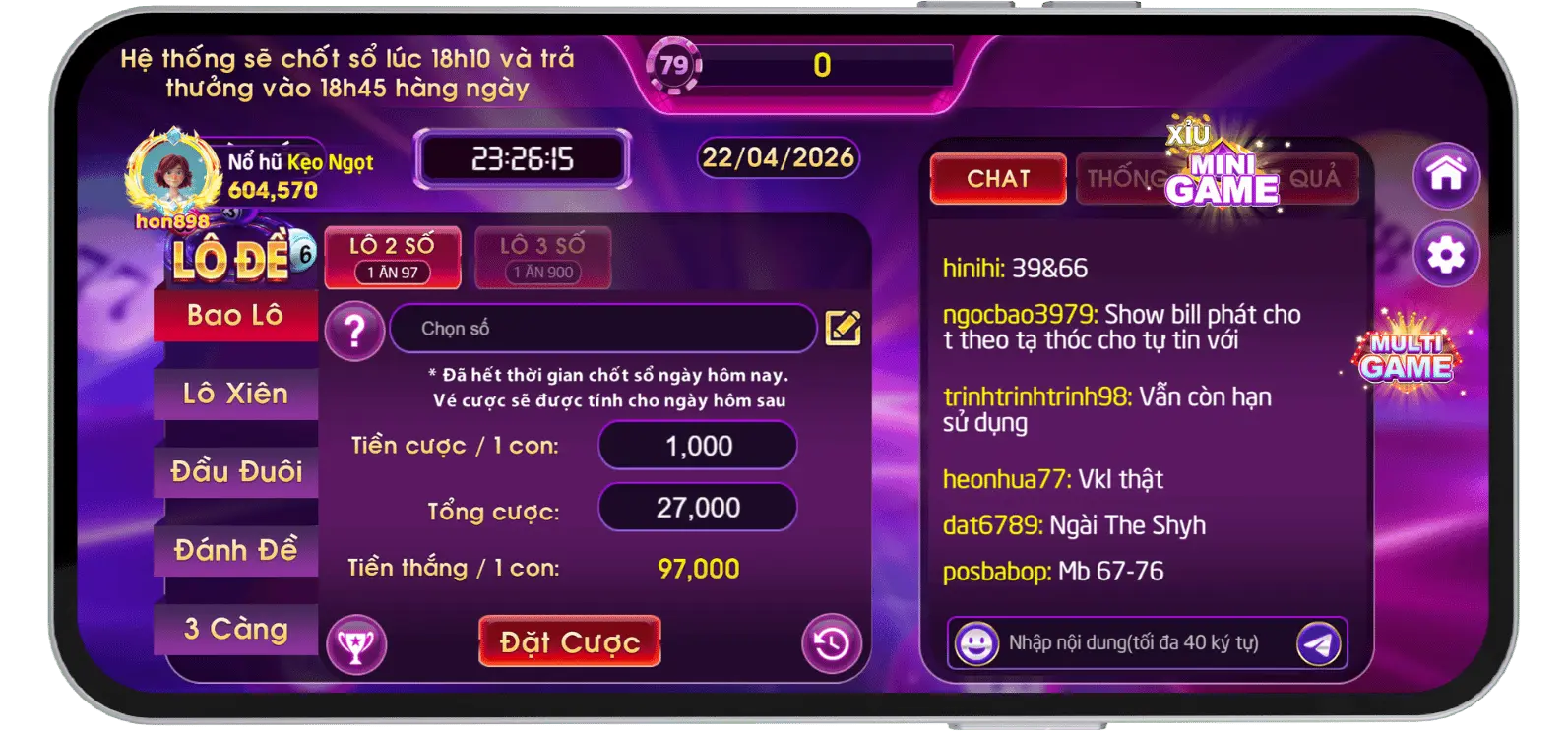This screenshot has height=731, width=1568.
Task: Switch to Đánh Đề mode
Action: [x=236, y=551]
